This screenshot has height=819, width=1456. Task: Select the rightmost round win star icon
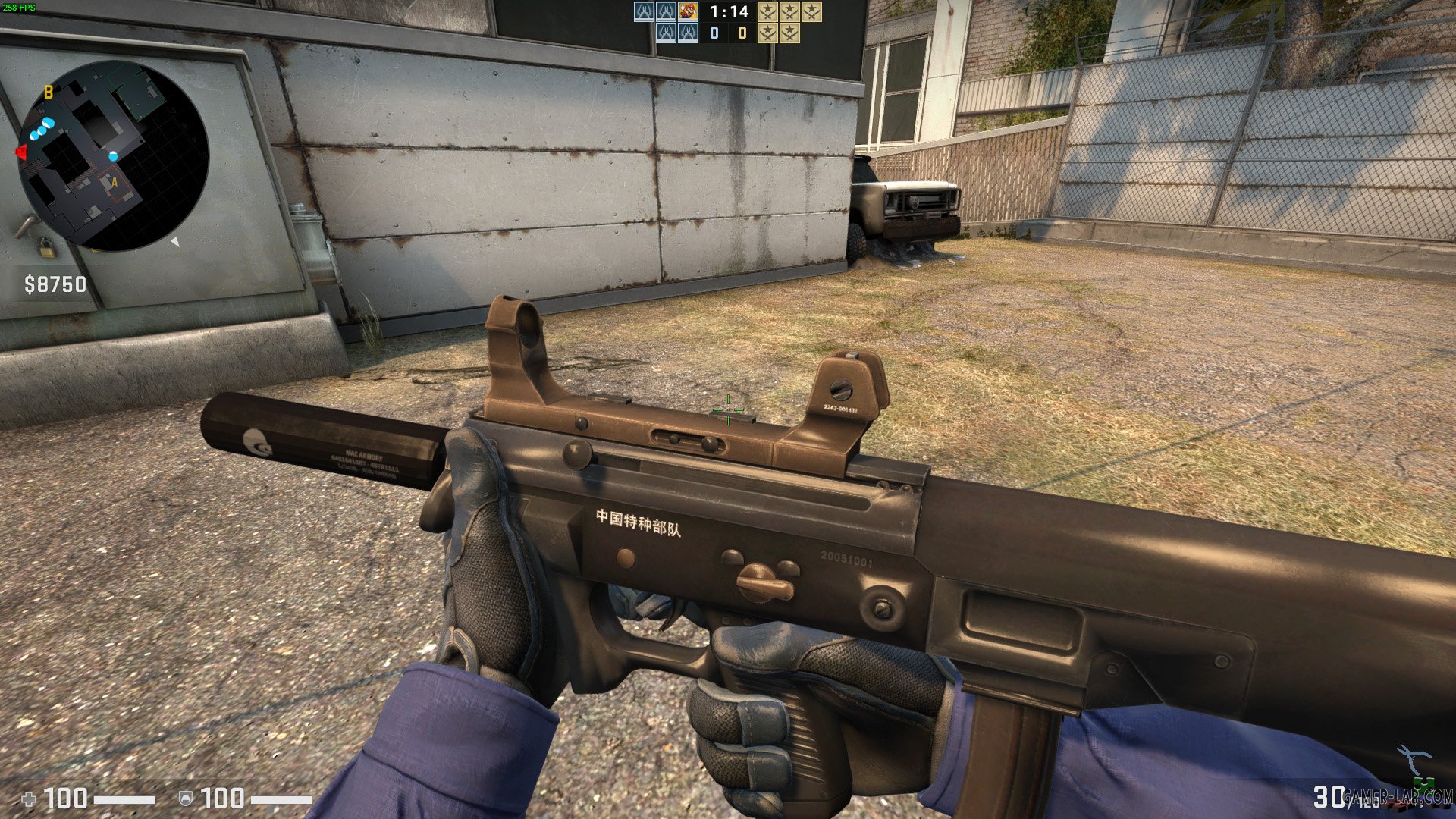pyautogui.click(x=813, y=12)
